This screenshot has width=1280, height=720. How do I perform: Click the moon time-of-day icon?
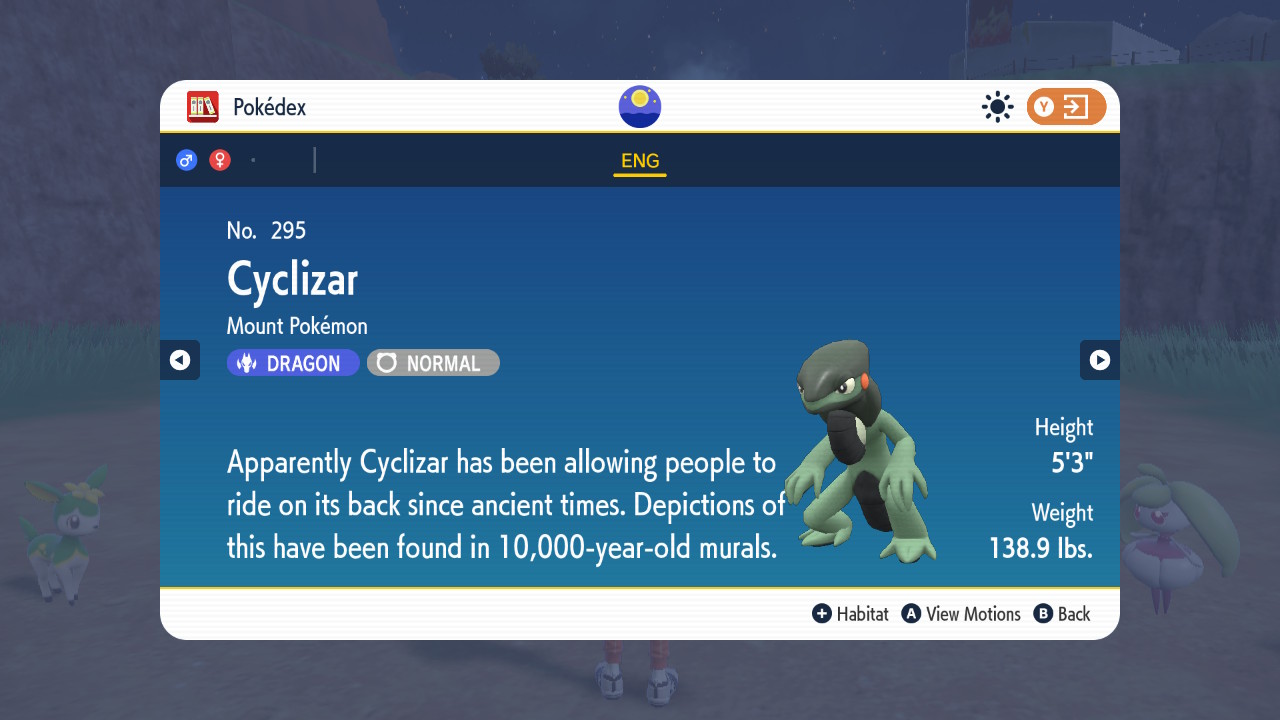[x=639, y=106]
